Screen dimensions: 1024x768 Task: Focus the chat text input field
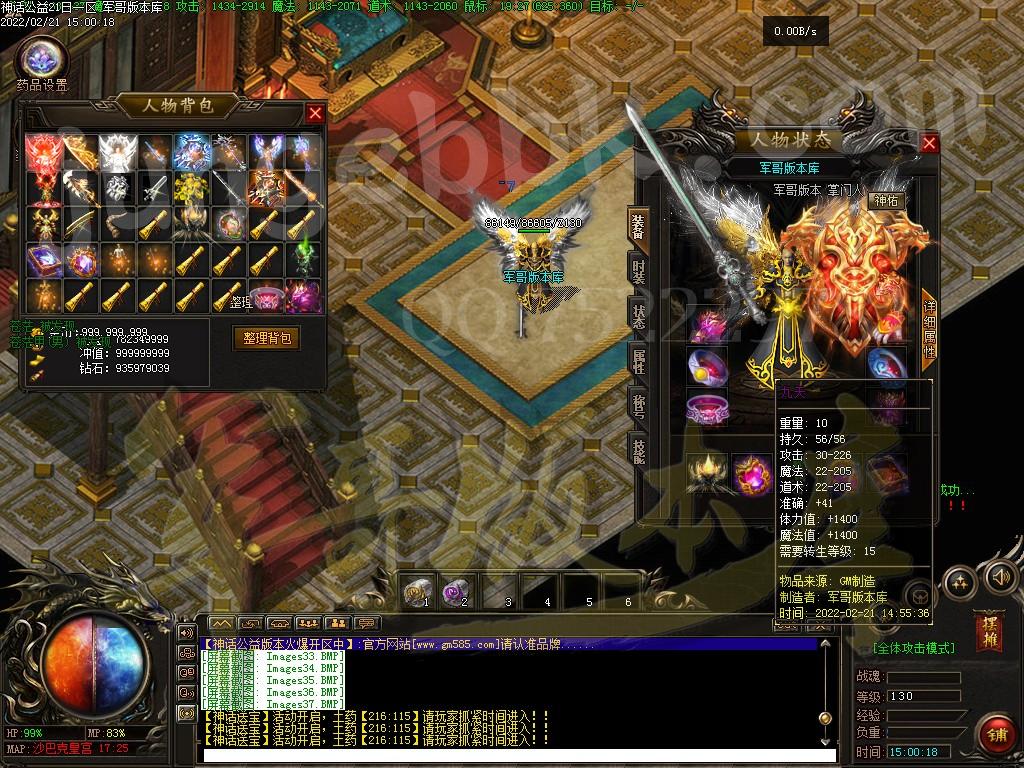(x=510, y=755)
